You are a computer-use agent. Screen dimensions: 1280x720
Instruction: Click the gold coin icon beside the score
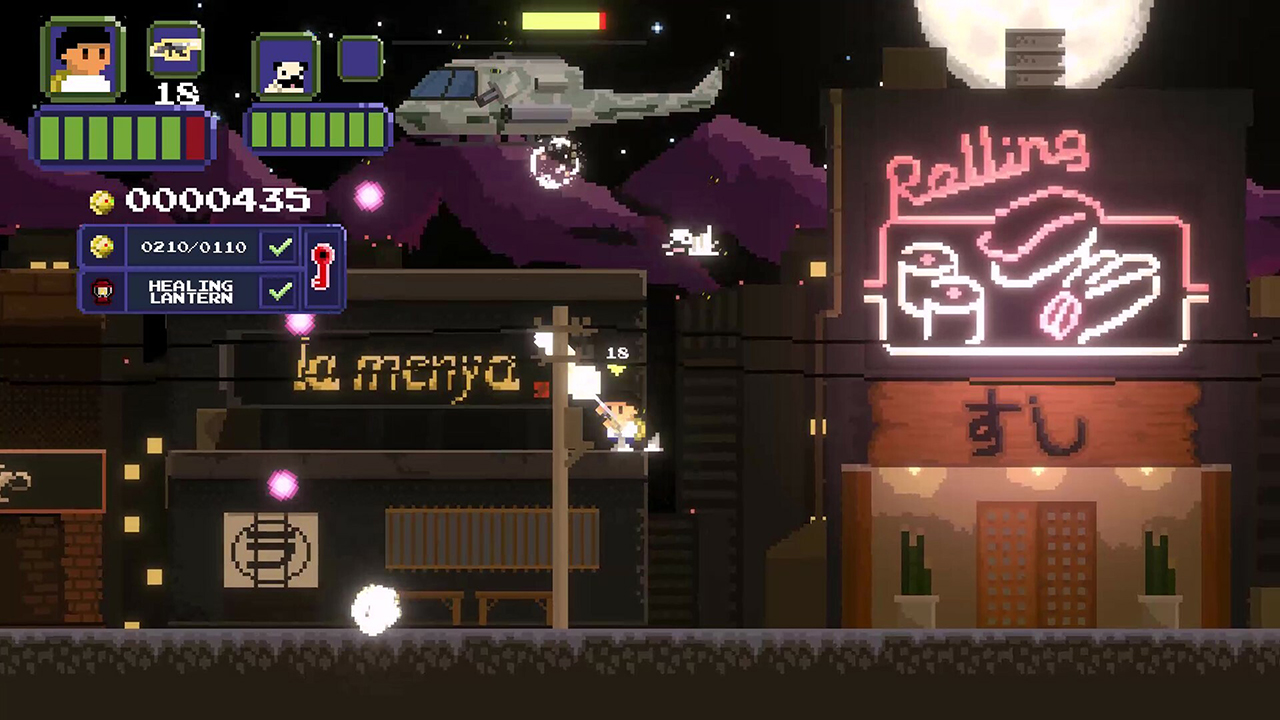[100, 200]
